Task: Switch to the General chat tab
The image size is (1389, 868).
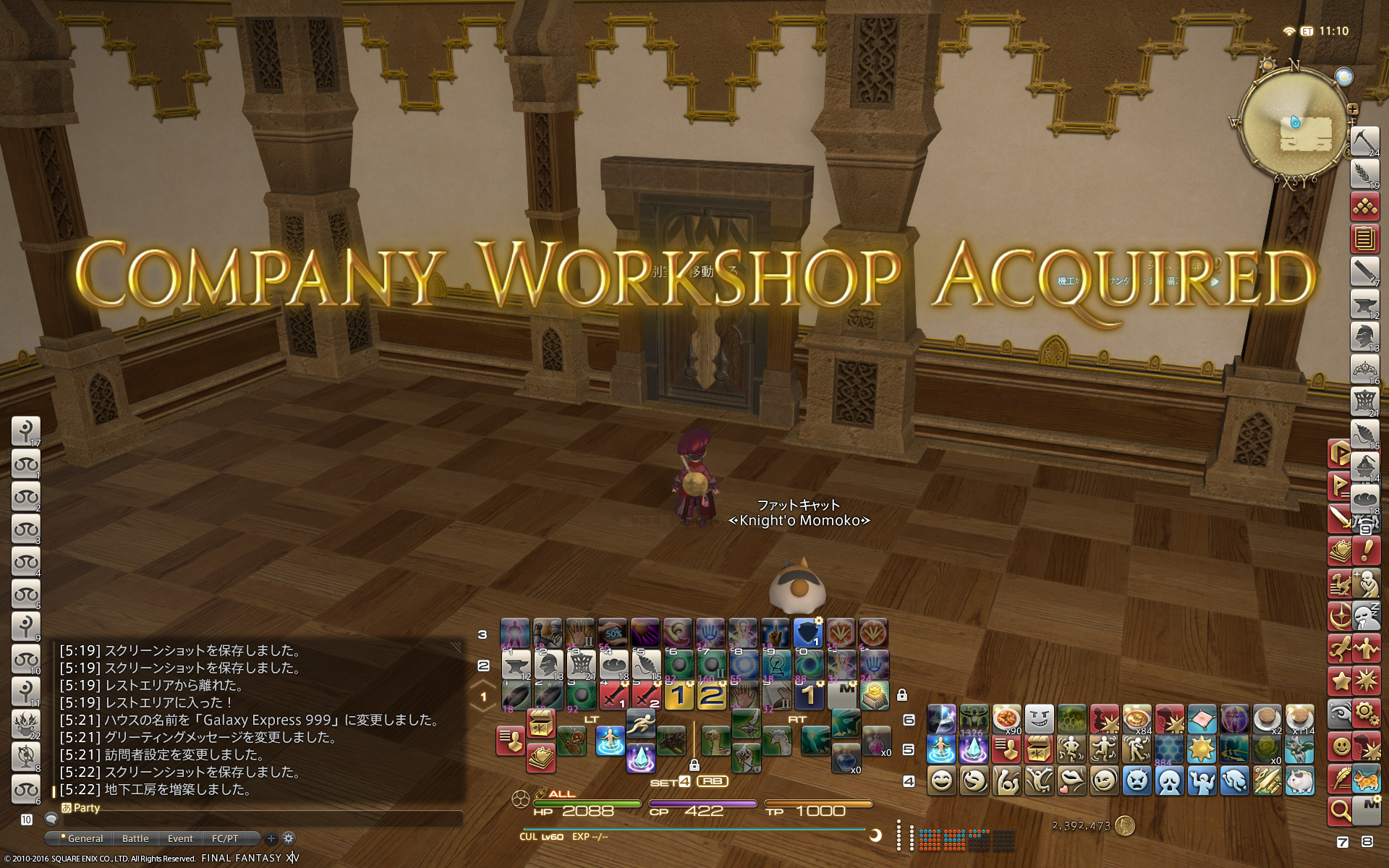Action: point(85,838)
